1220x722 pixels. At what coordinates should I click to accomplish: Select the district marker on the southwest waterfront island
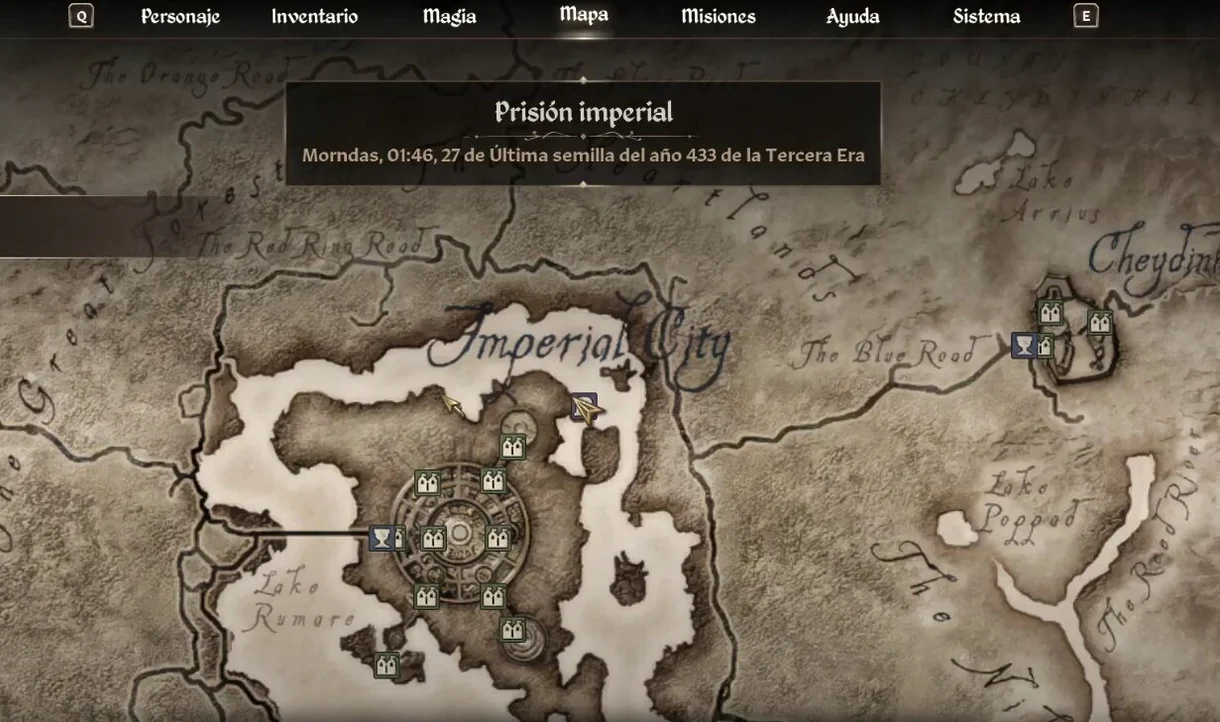pyautogui.click(x=386, y=665)
